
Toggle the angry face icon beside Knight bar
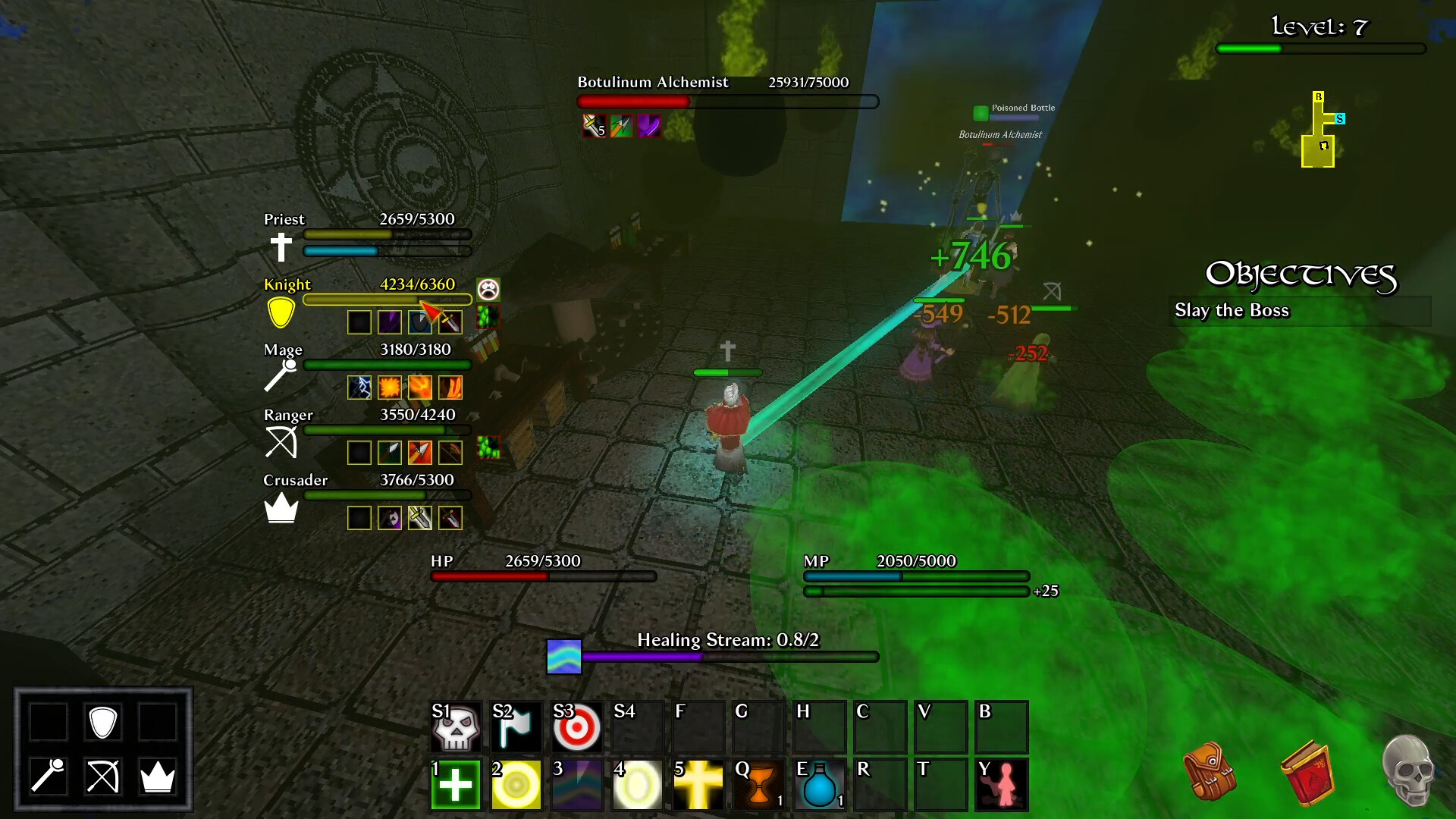pyautogui.click(x=488, y=289)
